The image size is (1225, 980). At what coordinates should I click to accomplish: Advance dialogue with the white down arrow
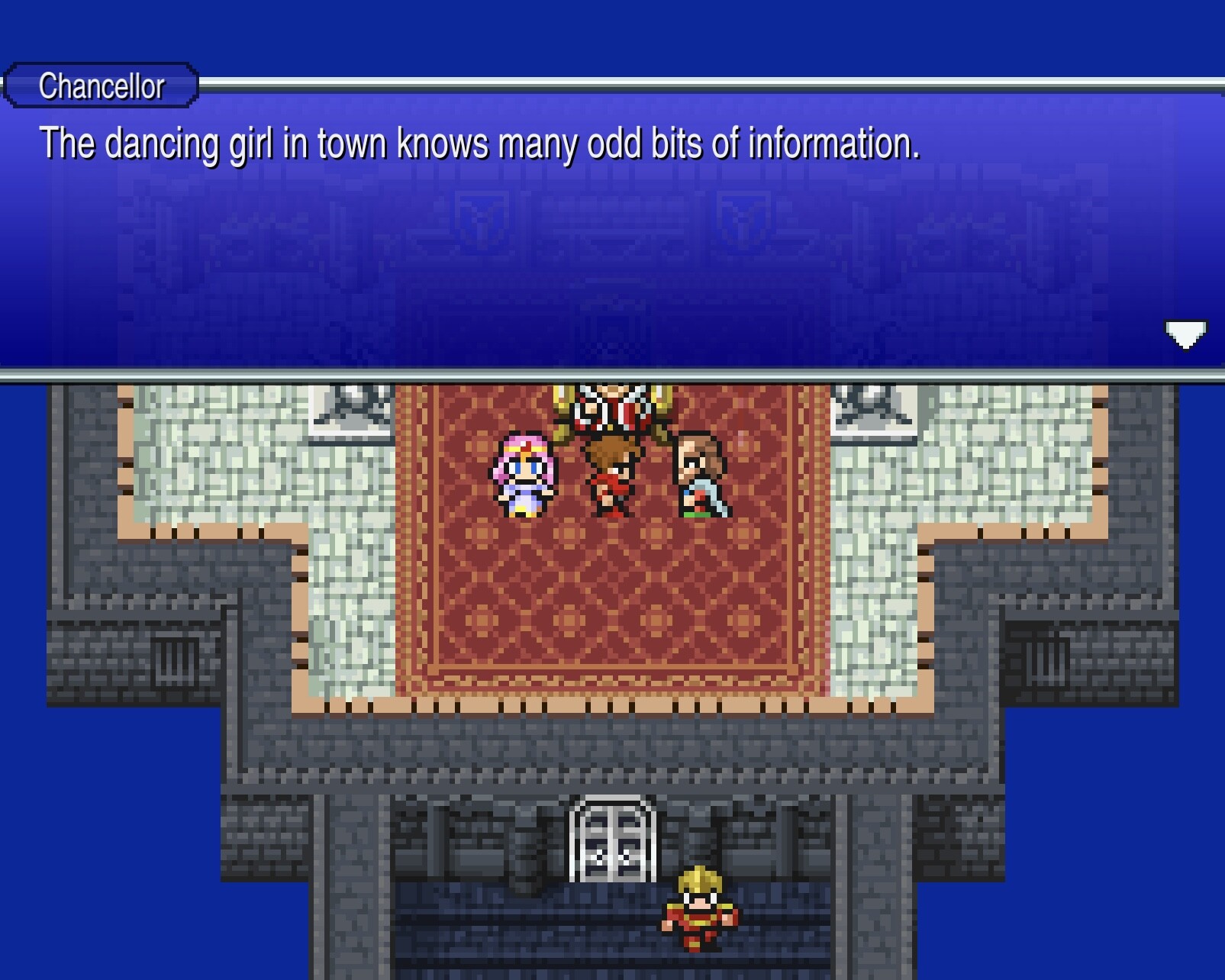coord(1185,334)
